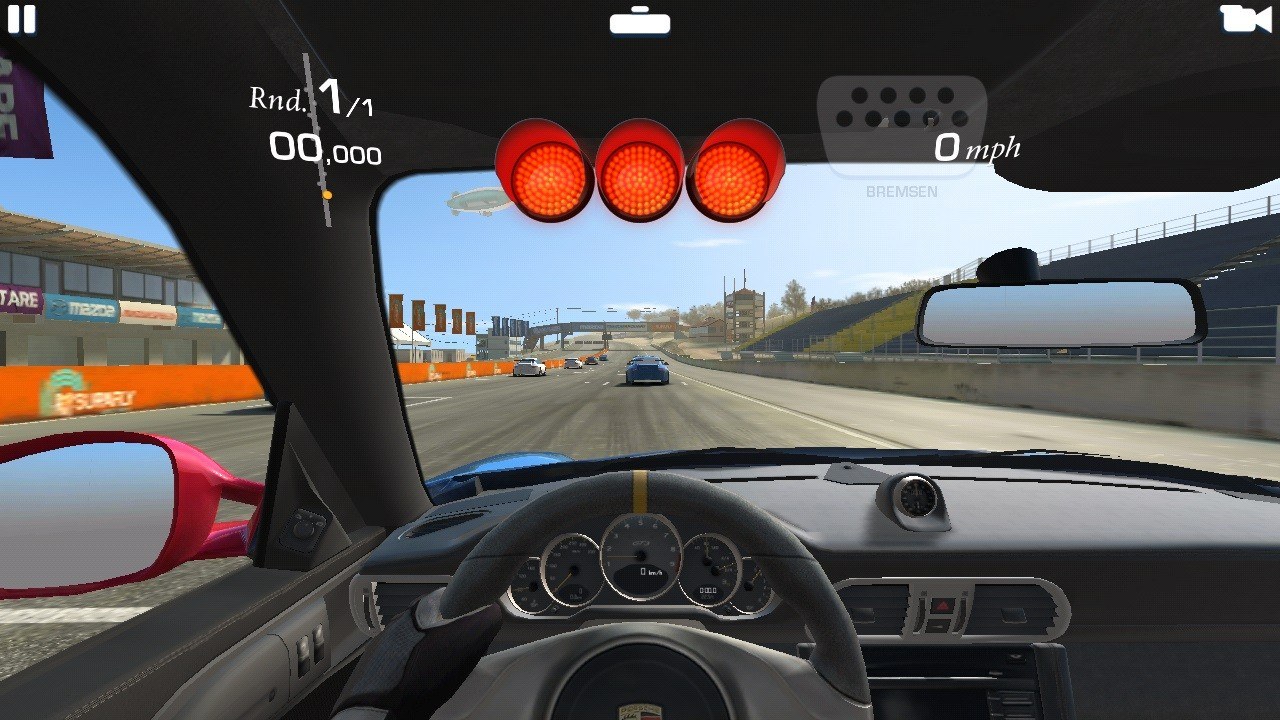Tap the Bremsen brake pedal

tap(901, 127)
